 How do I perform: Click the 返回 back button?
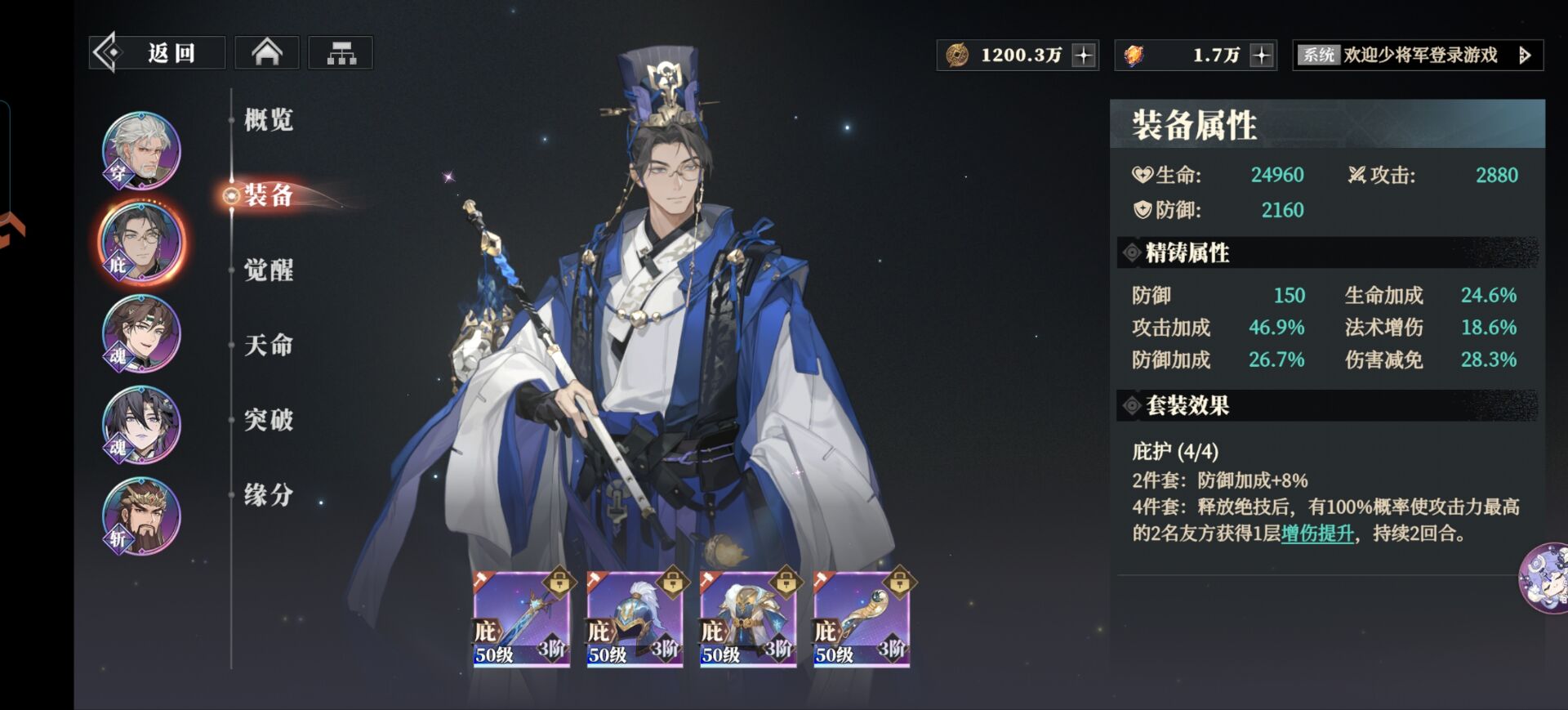[157, 54]
